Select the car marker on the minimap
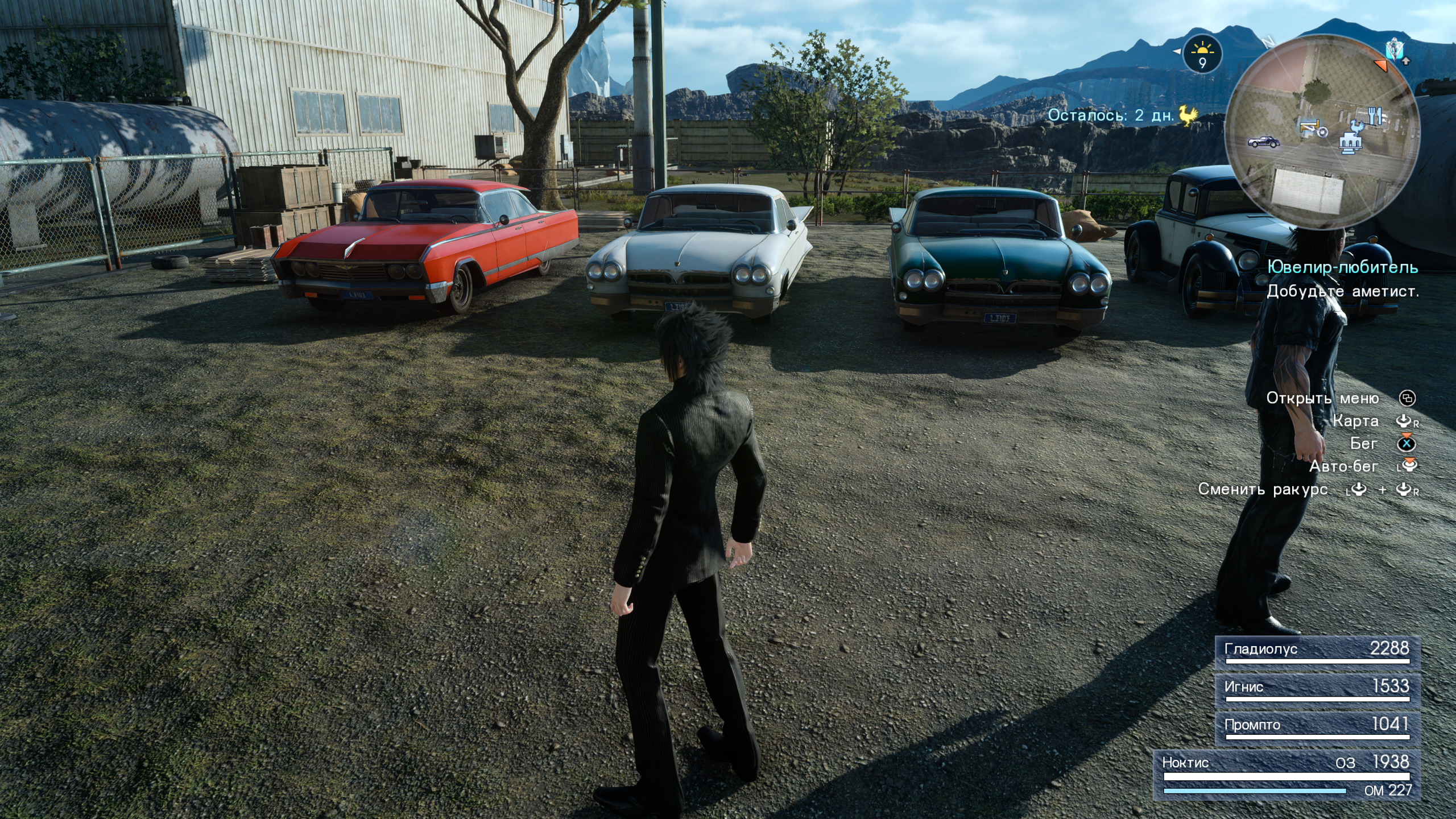Screen dimensions: 1456x819 click(1264, 141)
